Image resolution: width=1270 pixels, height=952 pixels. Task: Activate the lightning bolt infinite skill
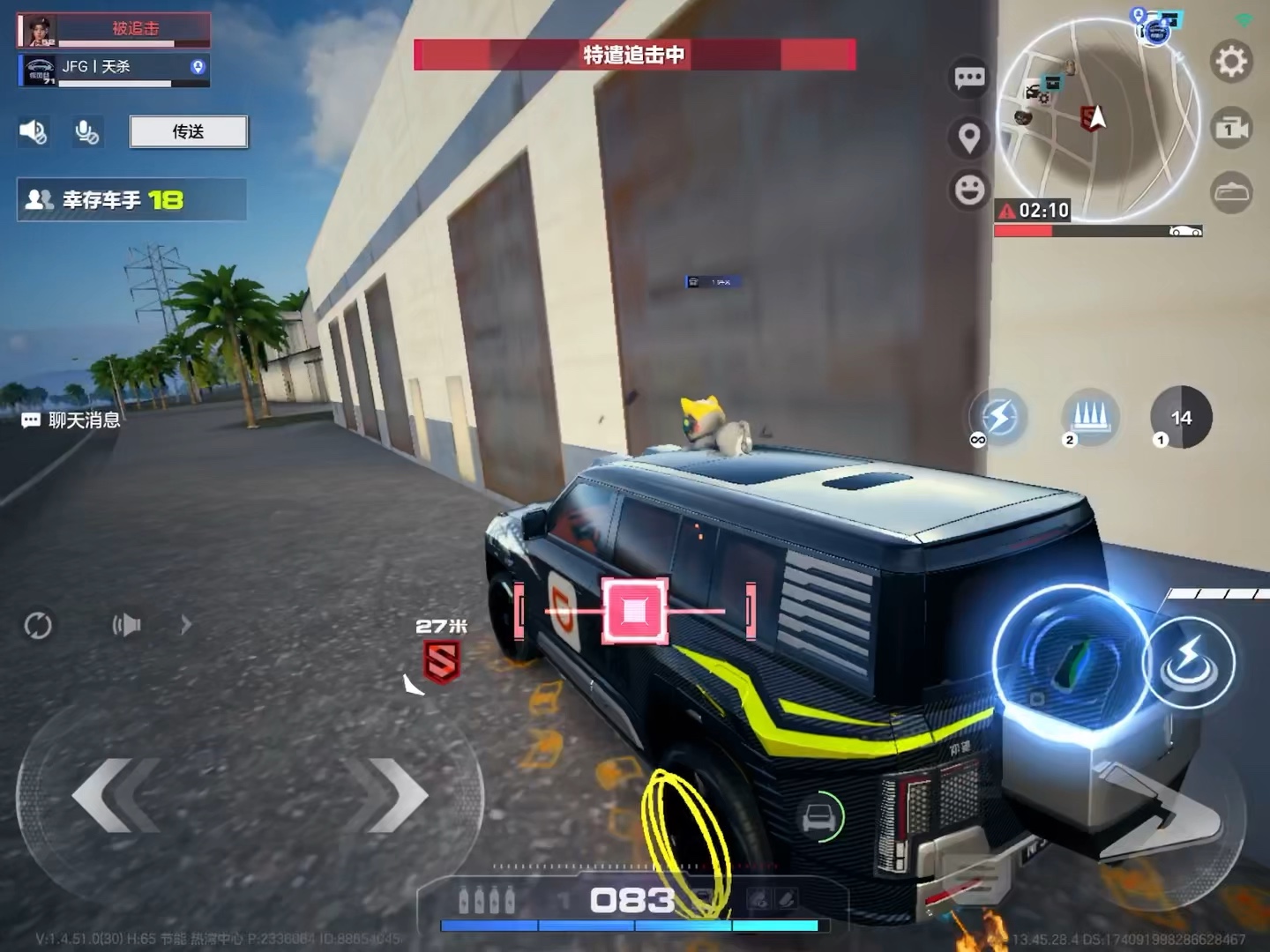998,417
